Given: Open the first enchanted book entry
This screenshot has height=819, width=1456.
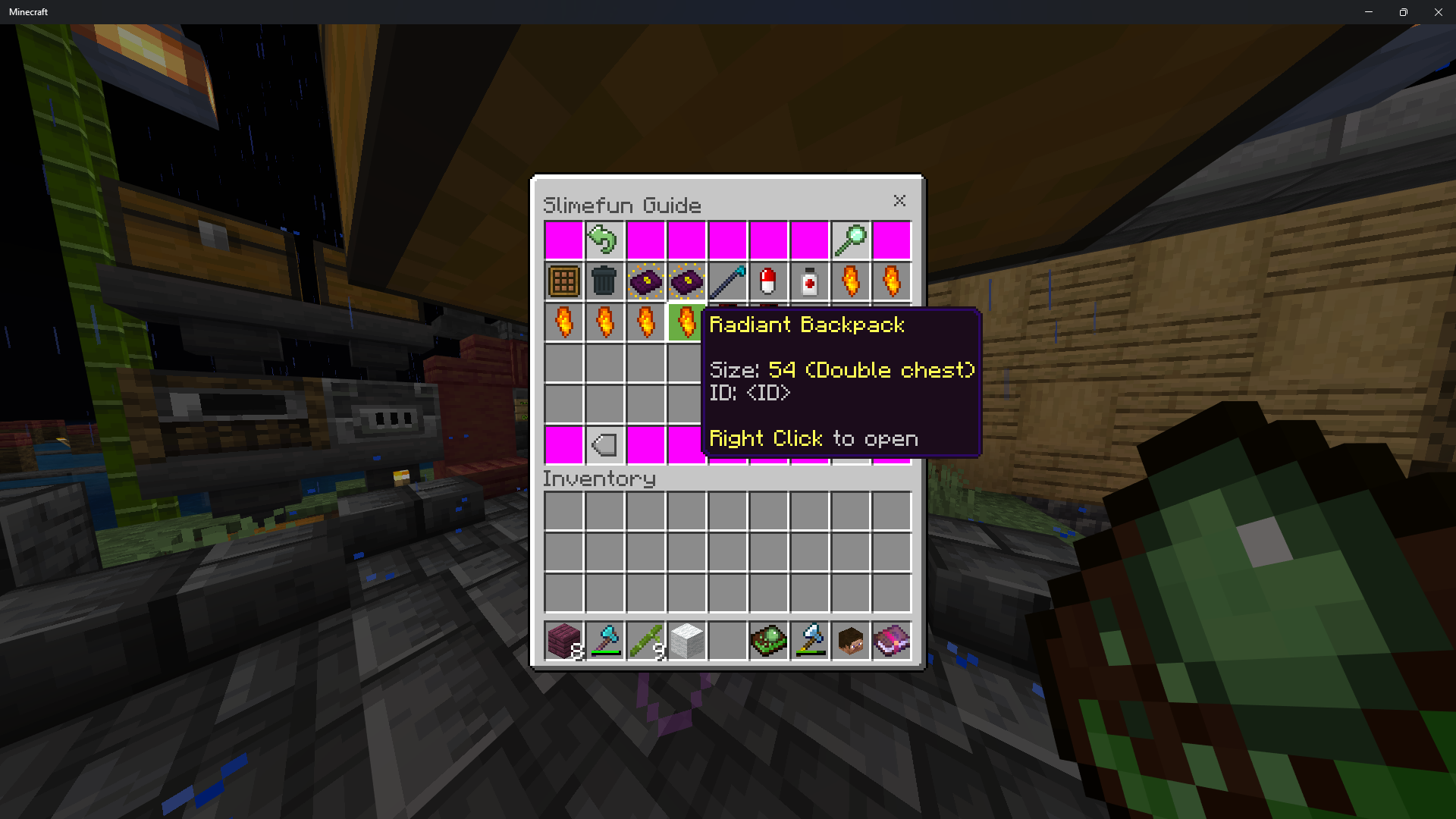Looking at the screenshot, I should [x=645, y=281].
